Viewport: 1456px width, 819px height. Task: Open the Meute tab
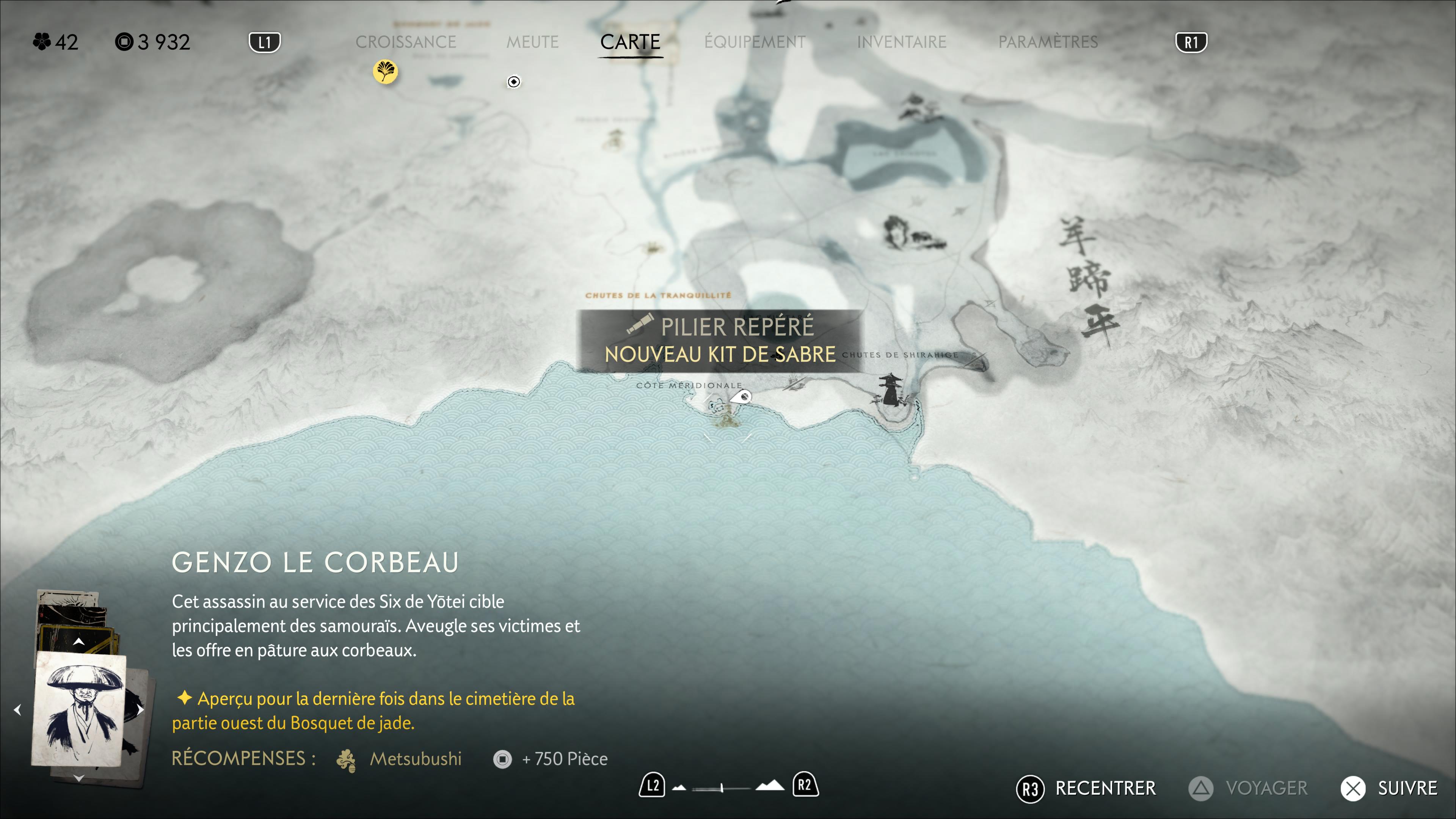coord(532,42)
